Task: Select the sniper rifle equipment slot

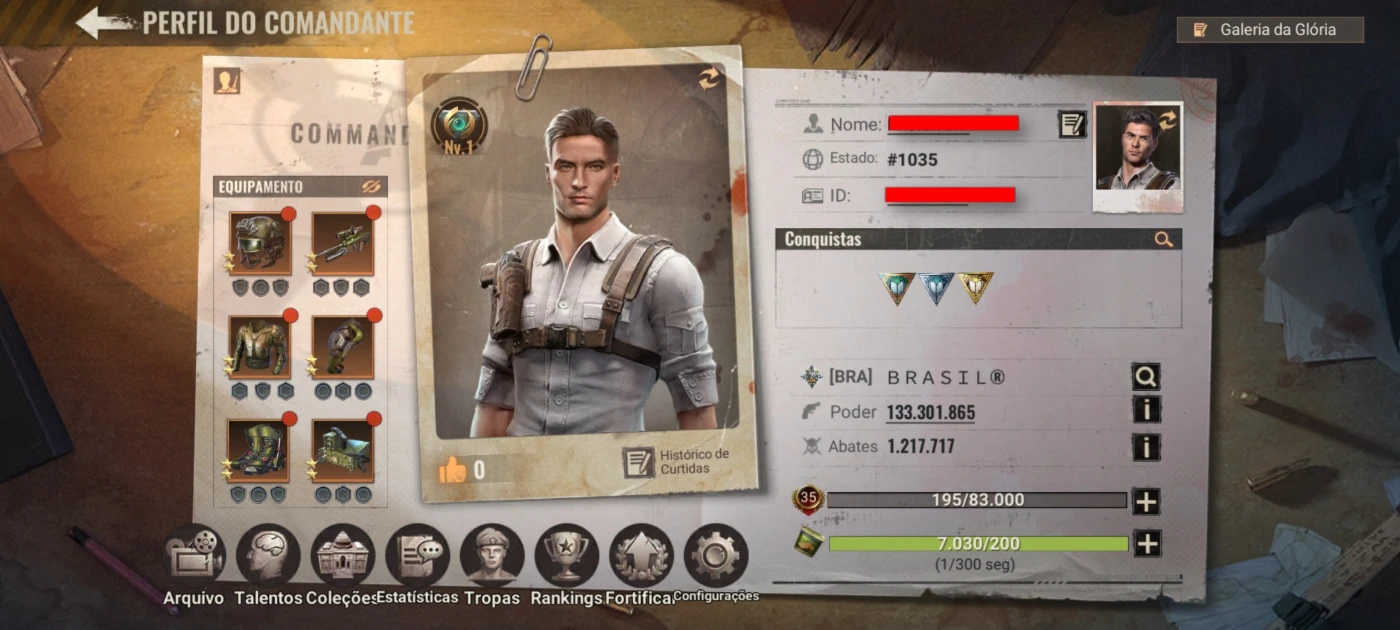Action: 342,242
